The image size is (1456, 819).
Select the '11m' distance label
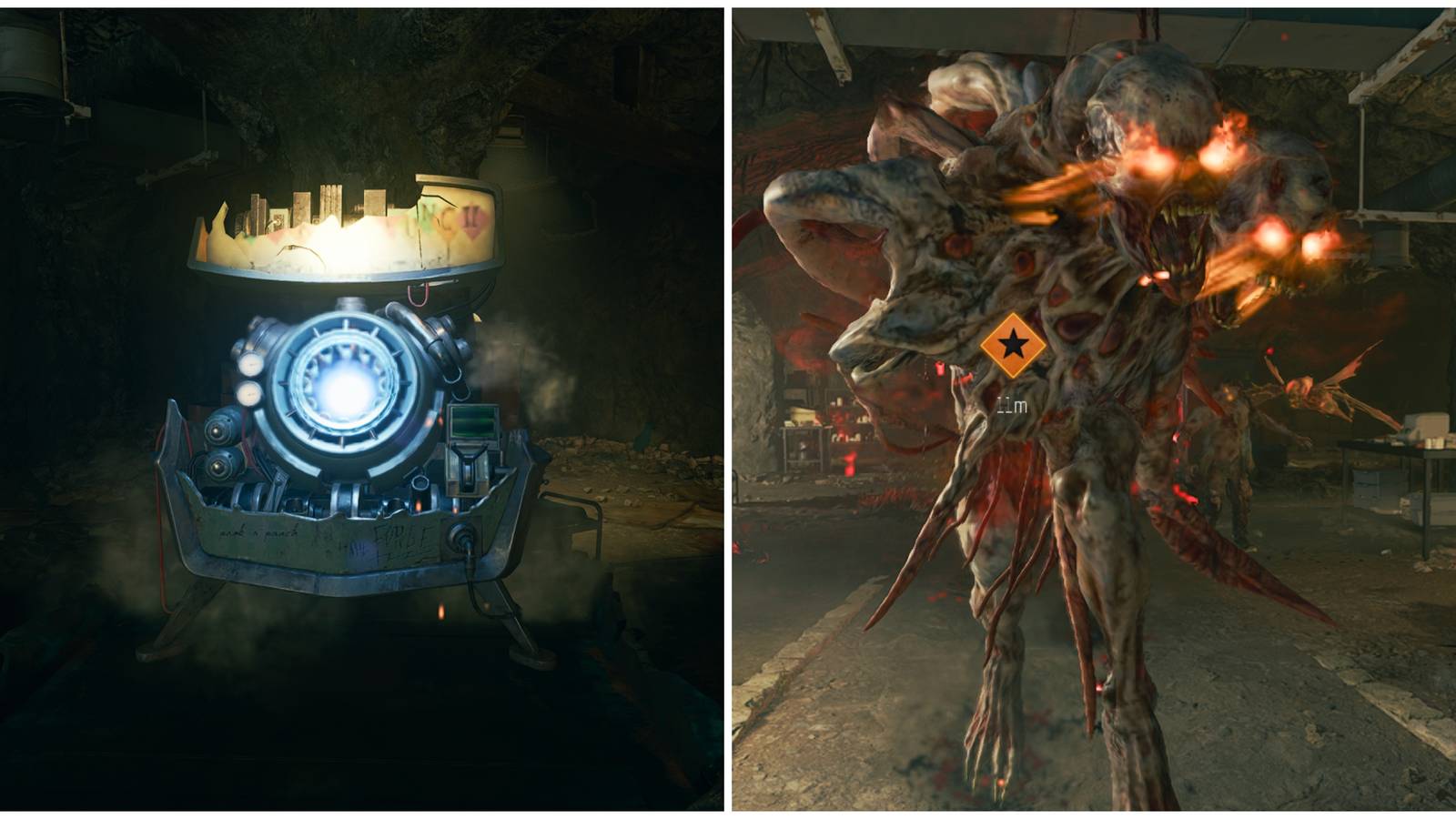click(x=1012, y=404)
